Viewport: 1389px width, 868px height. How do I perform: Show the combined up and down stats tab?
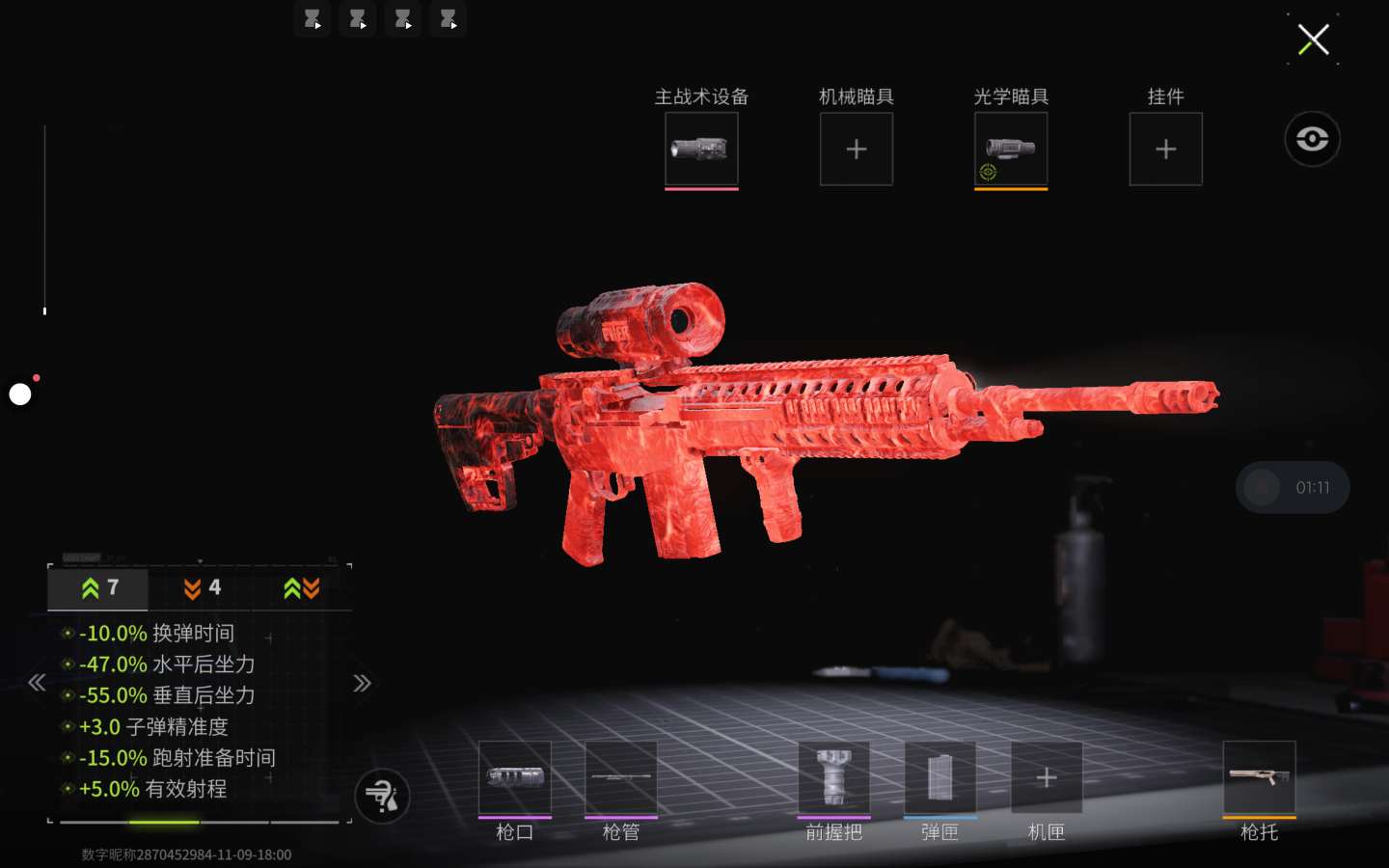pyautogui.click(x=302, y=588)
